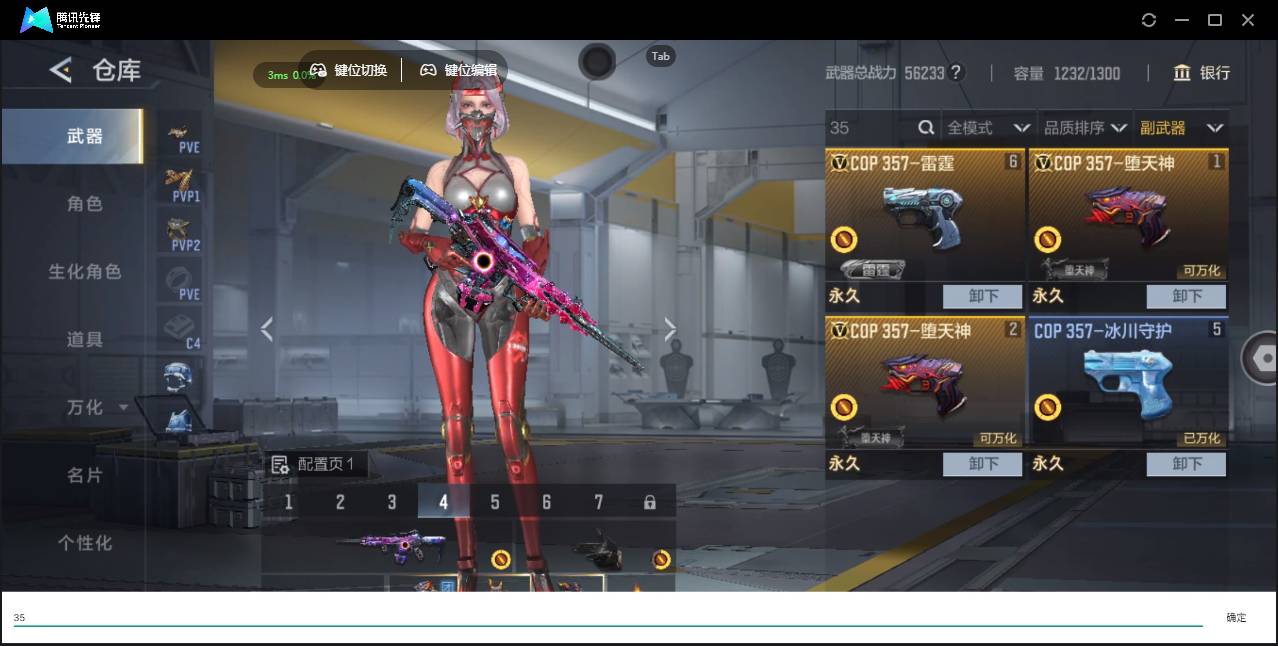This screenshot has height=646, width=1278.
Task: Open the 品质排序 sort dropdown
Action: coord(1085,128)
